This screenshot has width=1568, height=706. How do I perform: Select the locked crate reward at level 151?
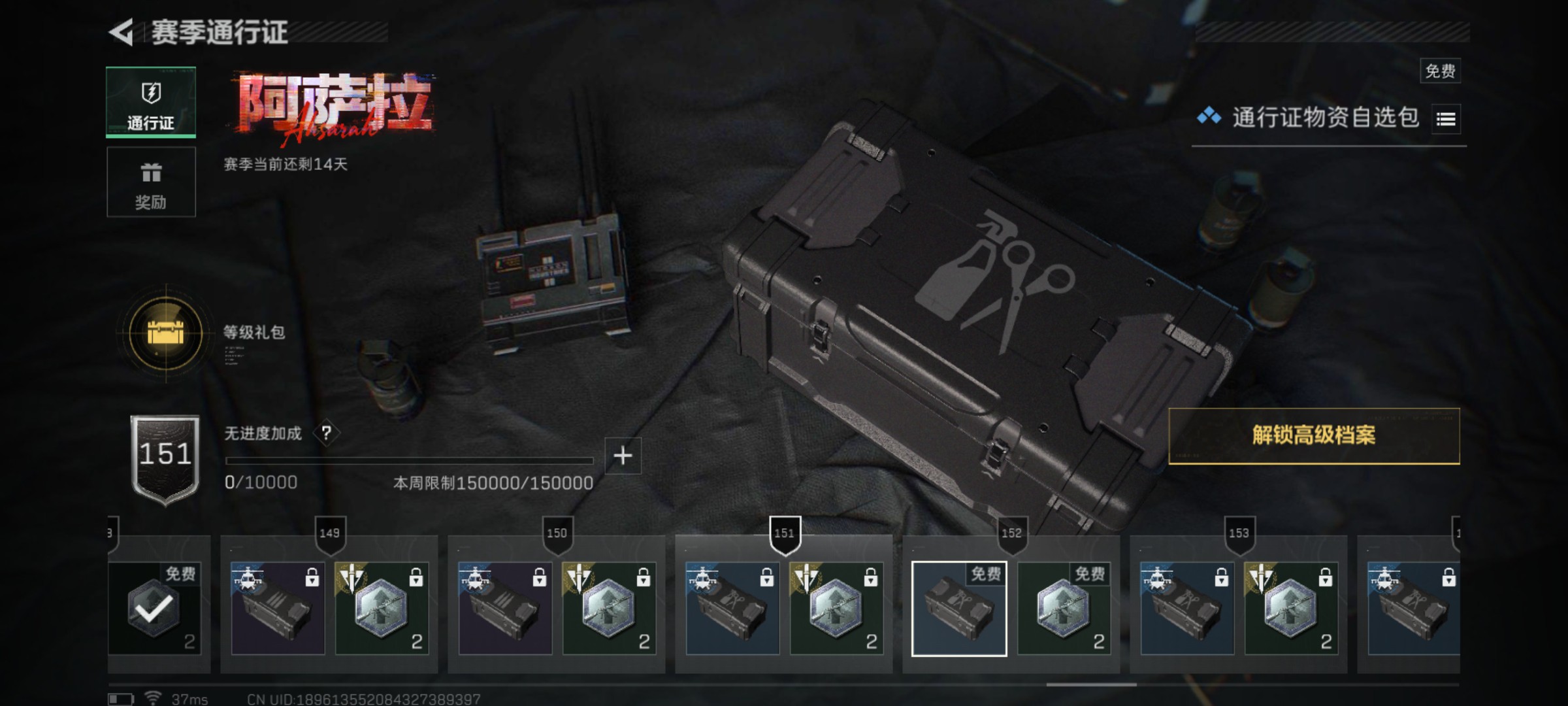732,609
